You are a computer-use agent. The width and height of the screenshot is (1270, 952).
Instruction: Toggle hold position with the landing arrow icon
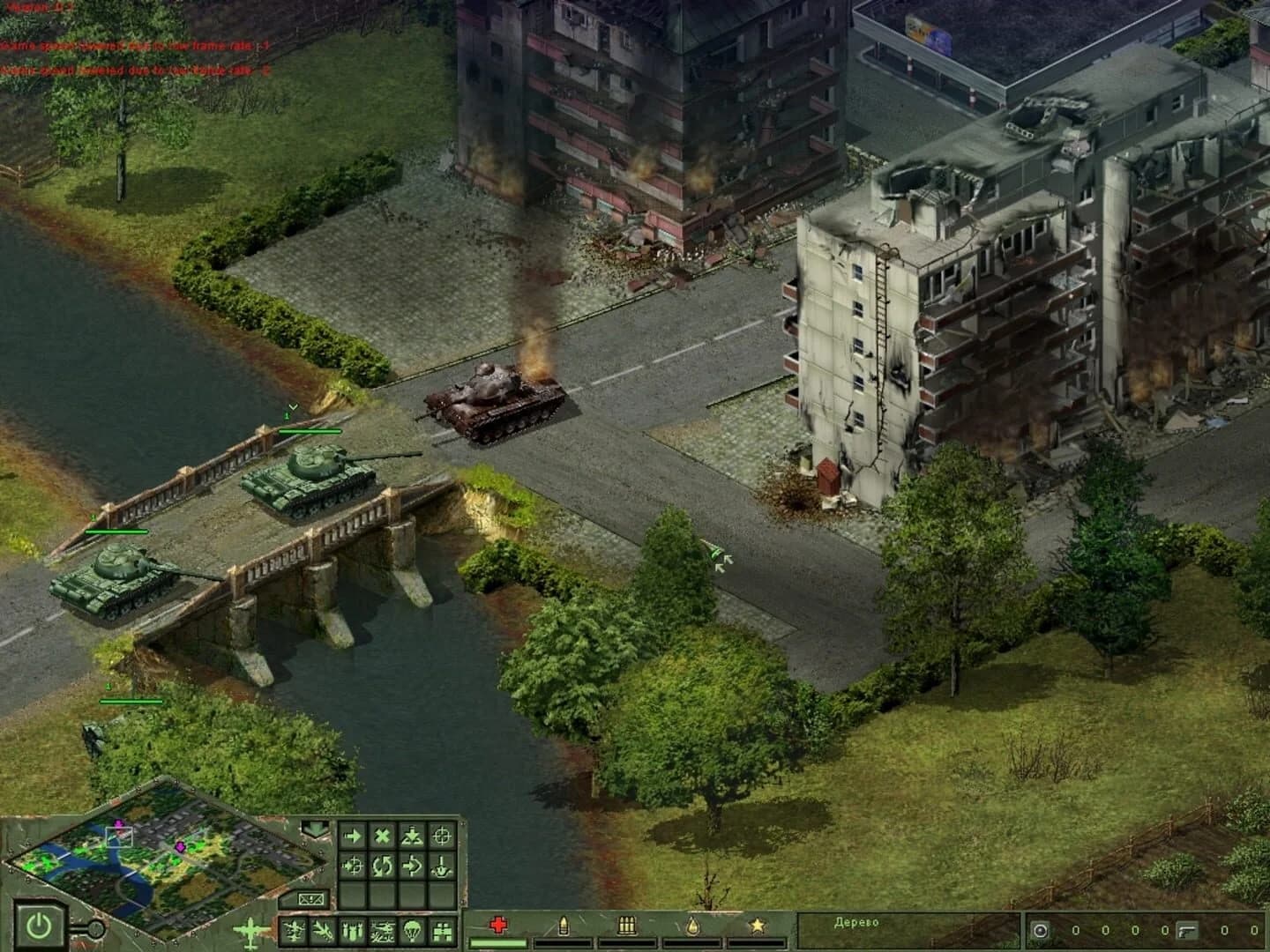[x=412, y=836]
